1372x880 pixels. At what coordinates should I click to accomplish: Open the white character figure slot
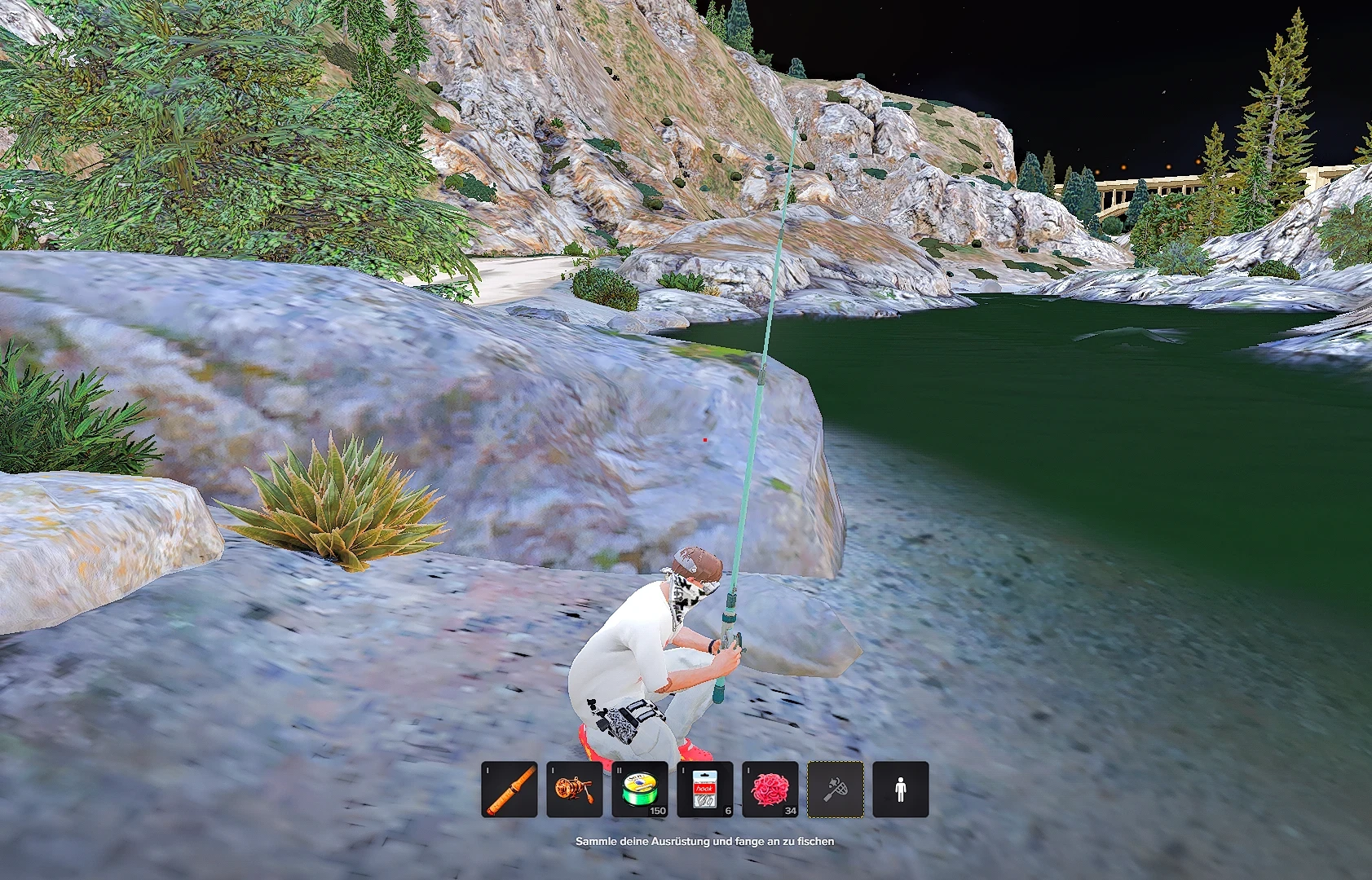pyautogui.click(x=901, y=789)
